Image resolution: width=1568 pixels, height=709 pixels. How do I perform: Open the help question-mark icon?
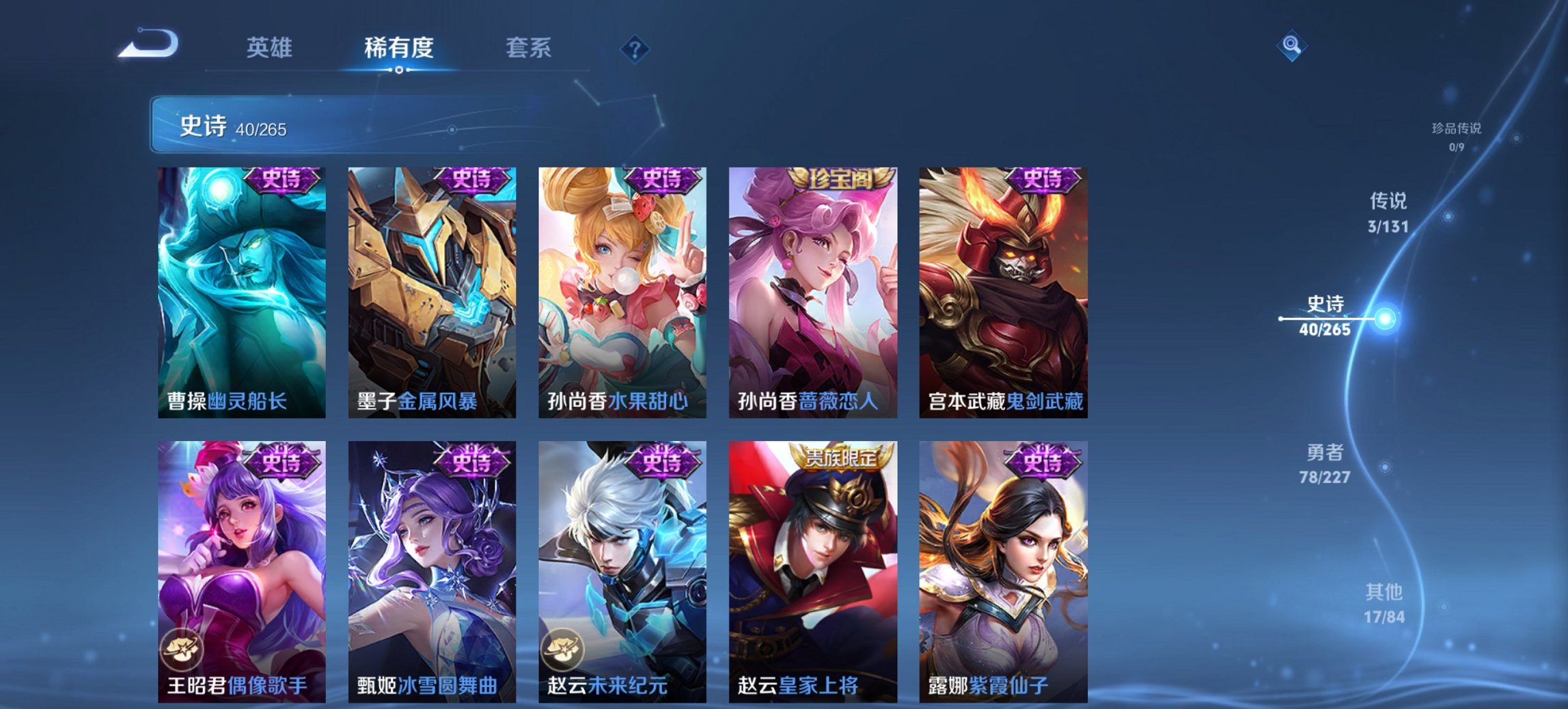[x=635, y=49]
